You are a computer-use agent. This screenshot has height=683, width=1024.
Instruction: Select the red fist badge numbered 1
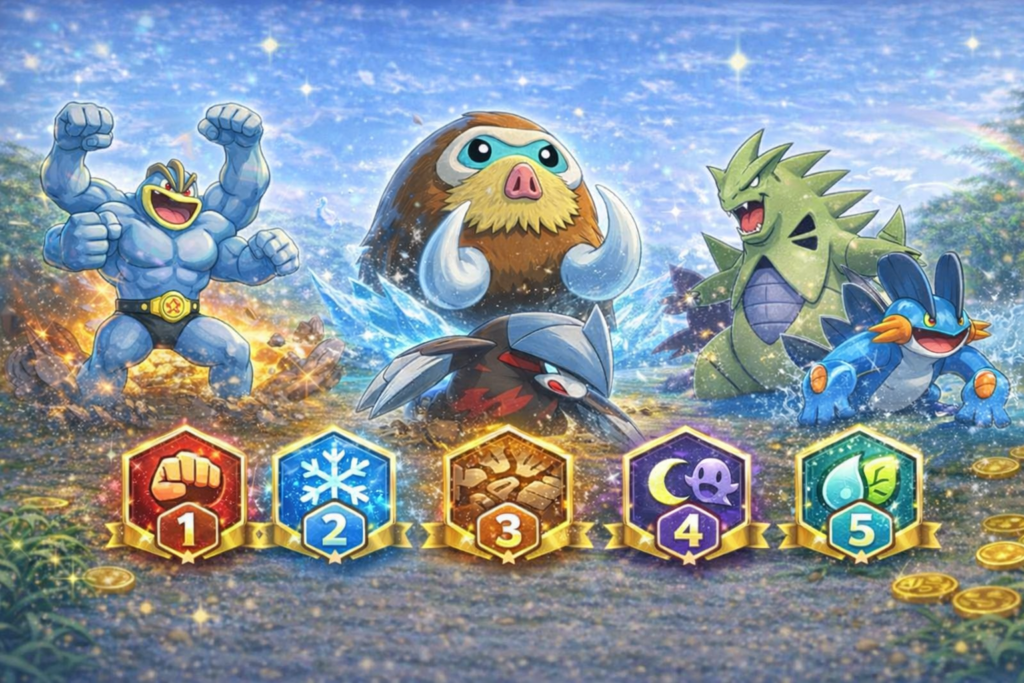coord(184,493)
